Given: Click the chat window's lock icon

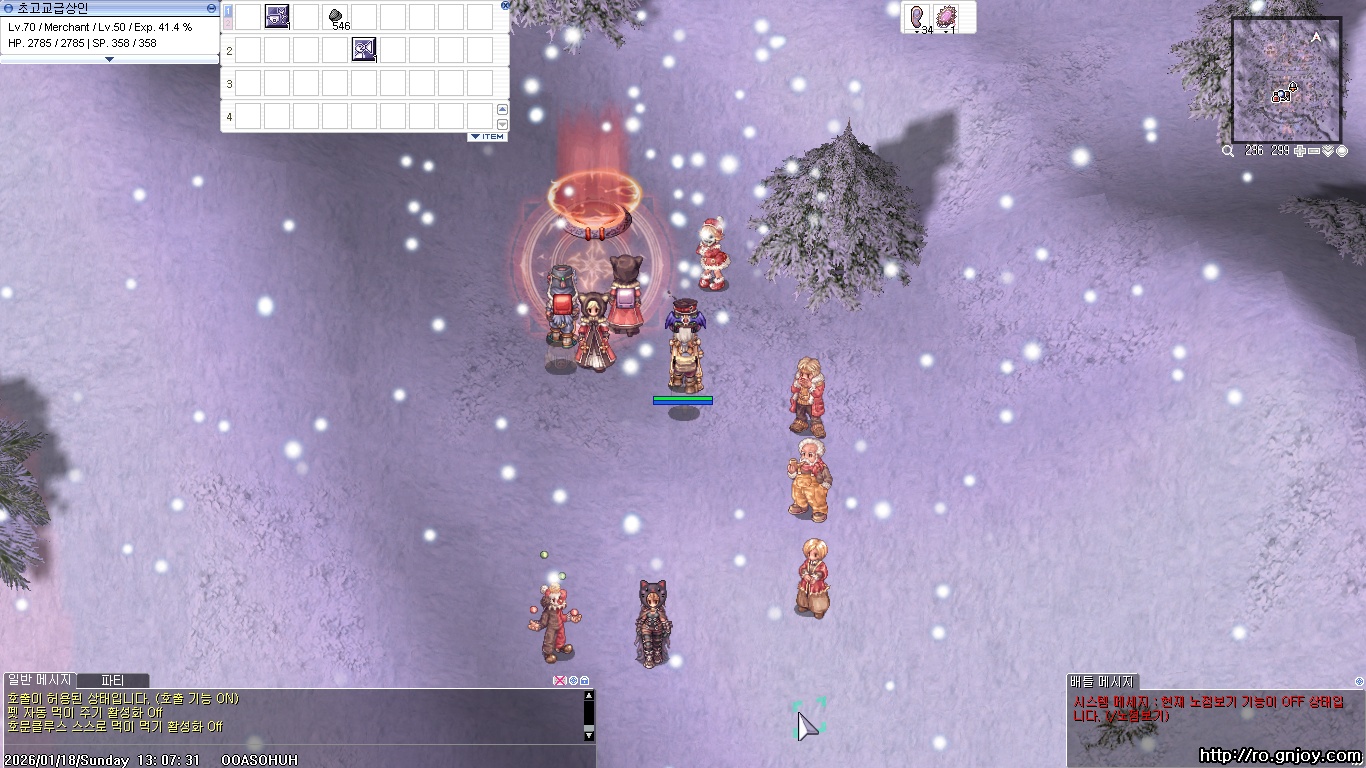Looking at the screenshot, I should 585,681.
